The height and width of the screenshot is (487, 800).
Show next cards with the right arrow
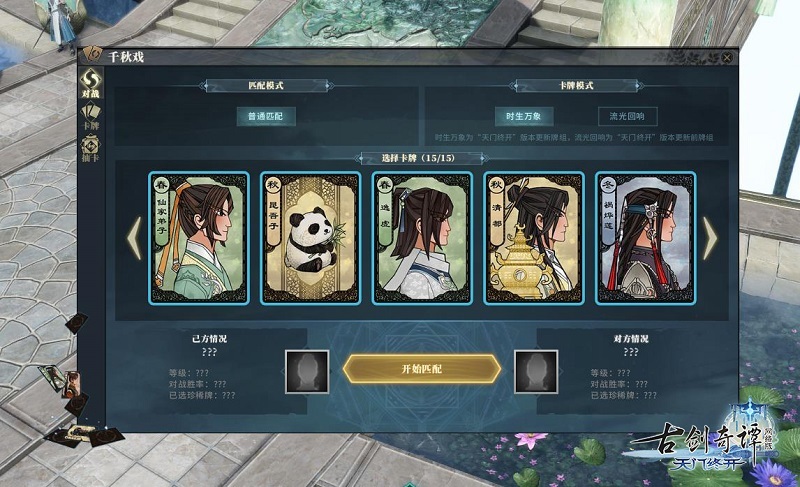(709, 238)
